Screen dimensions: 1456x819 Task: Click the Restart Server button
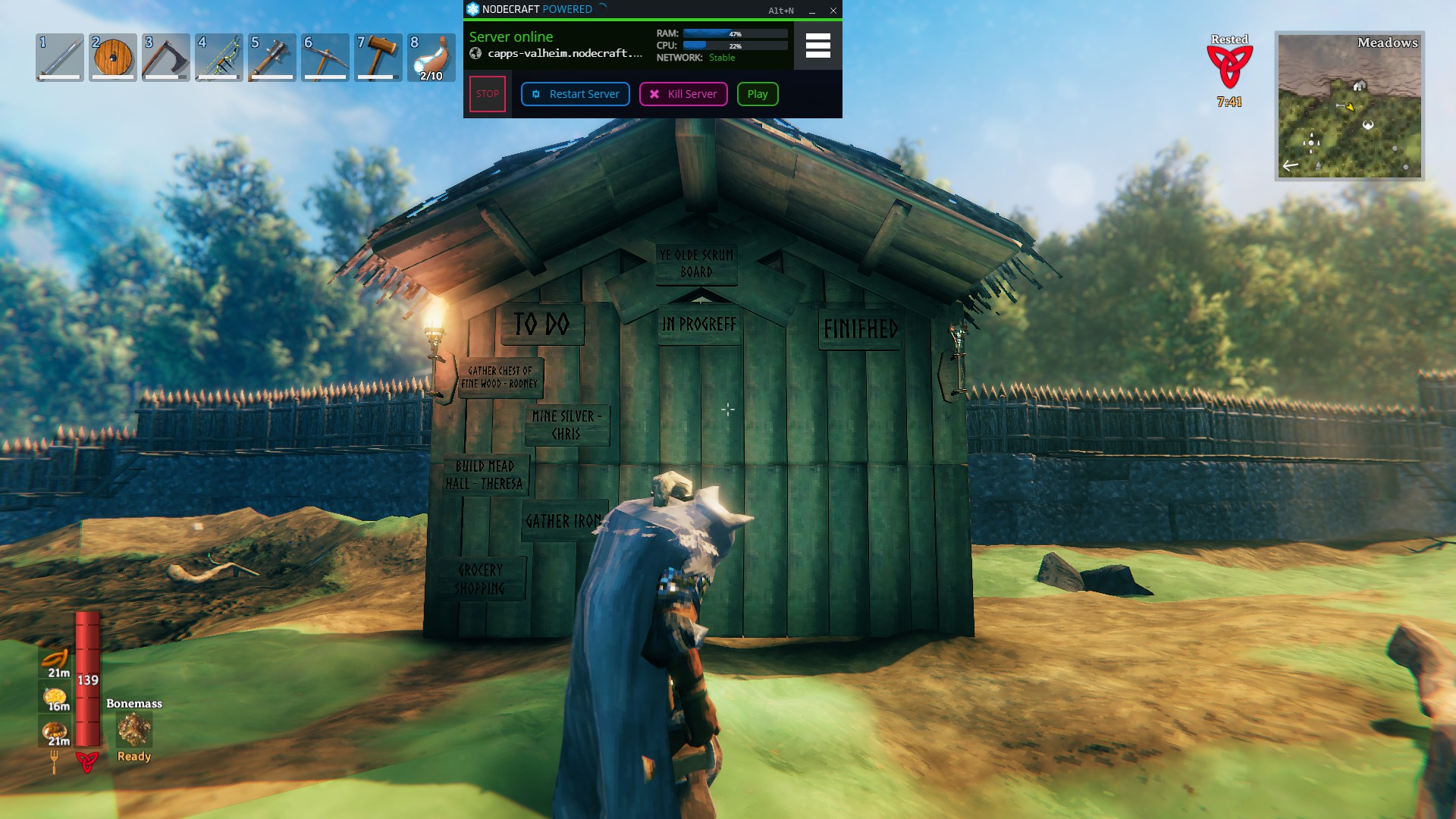[x=576, y=94]
